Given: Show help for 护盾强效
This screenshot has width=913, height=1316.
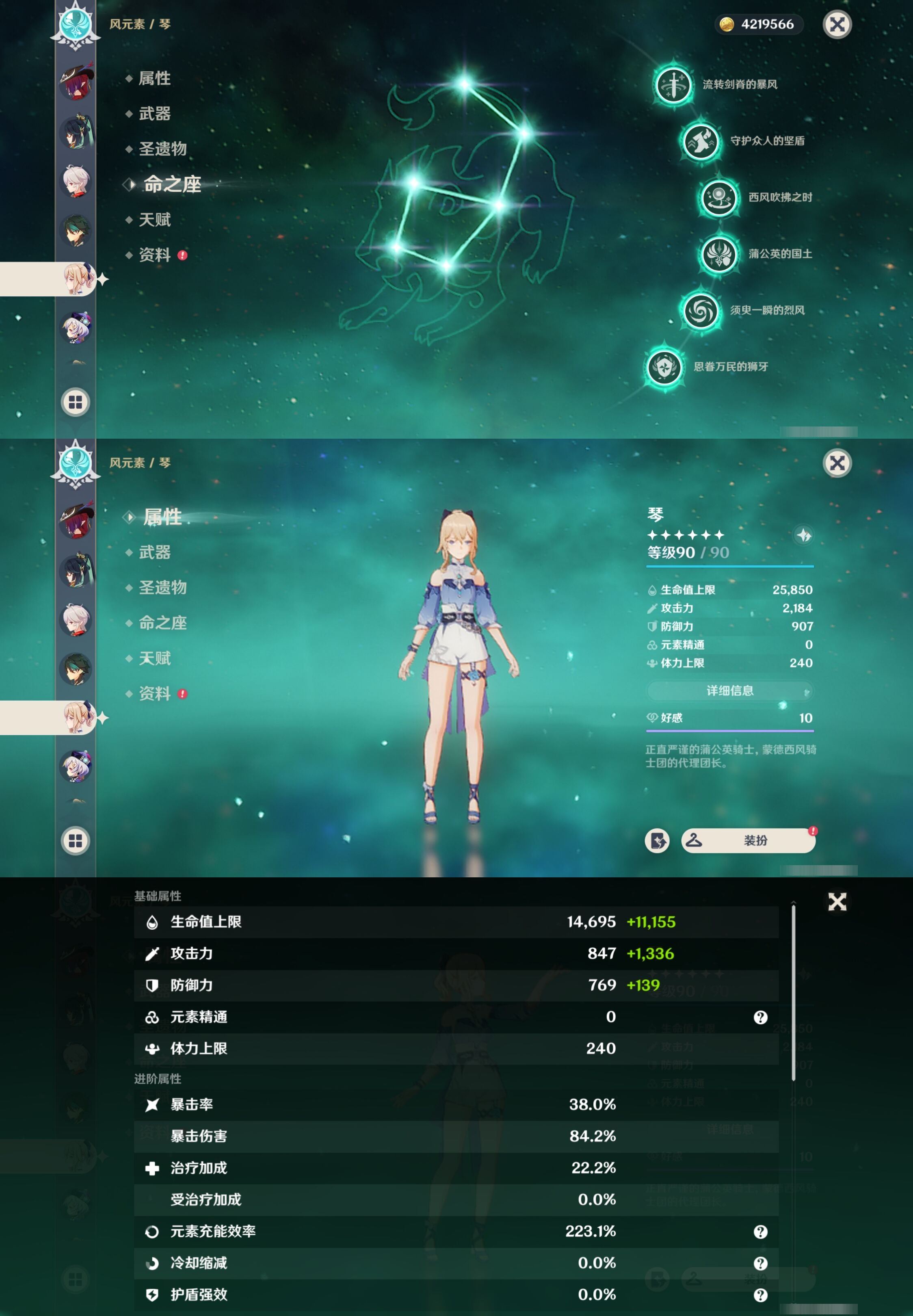Looking at the screenshot, I should coord(760,1295).
